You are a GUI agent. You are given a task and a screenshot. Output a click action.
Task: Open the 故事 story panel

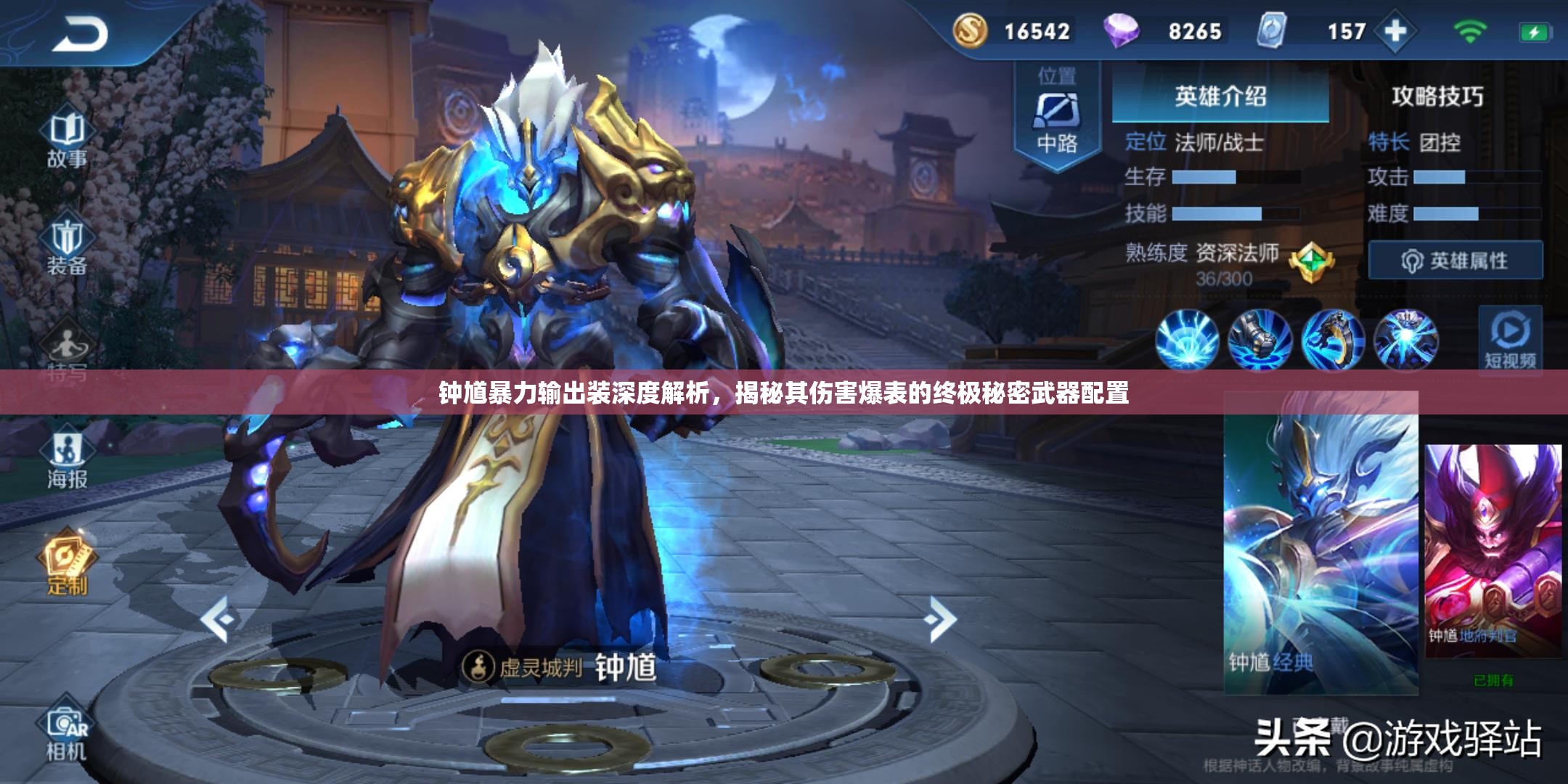(x=68, y=134)
